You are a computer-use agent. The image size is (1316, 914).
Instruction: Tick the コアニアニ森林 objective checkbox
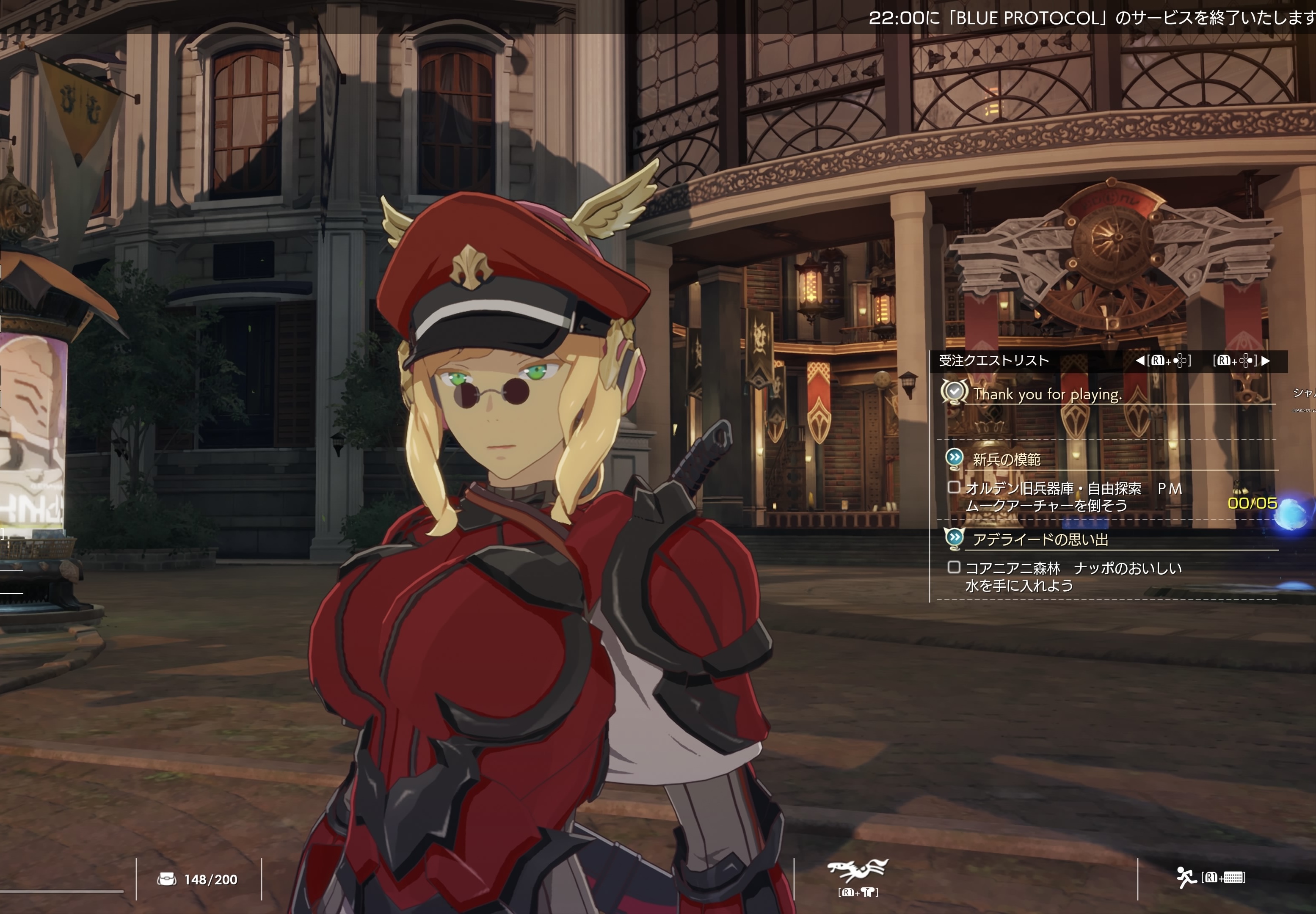(x=954, y=567)
